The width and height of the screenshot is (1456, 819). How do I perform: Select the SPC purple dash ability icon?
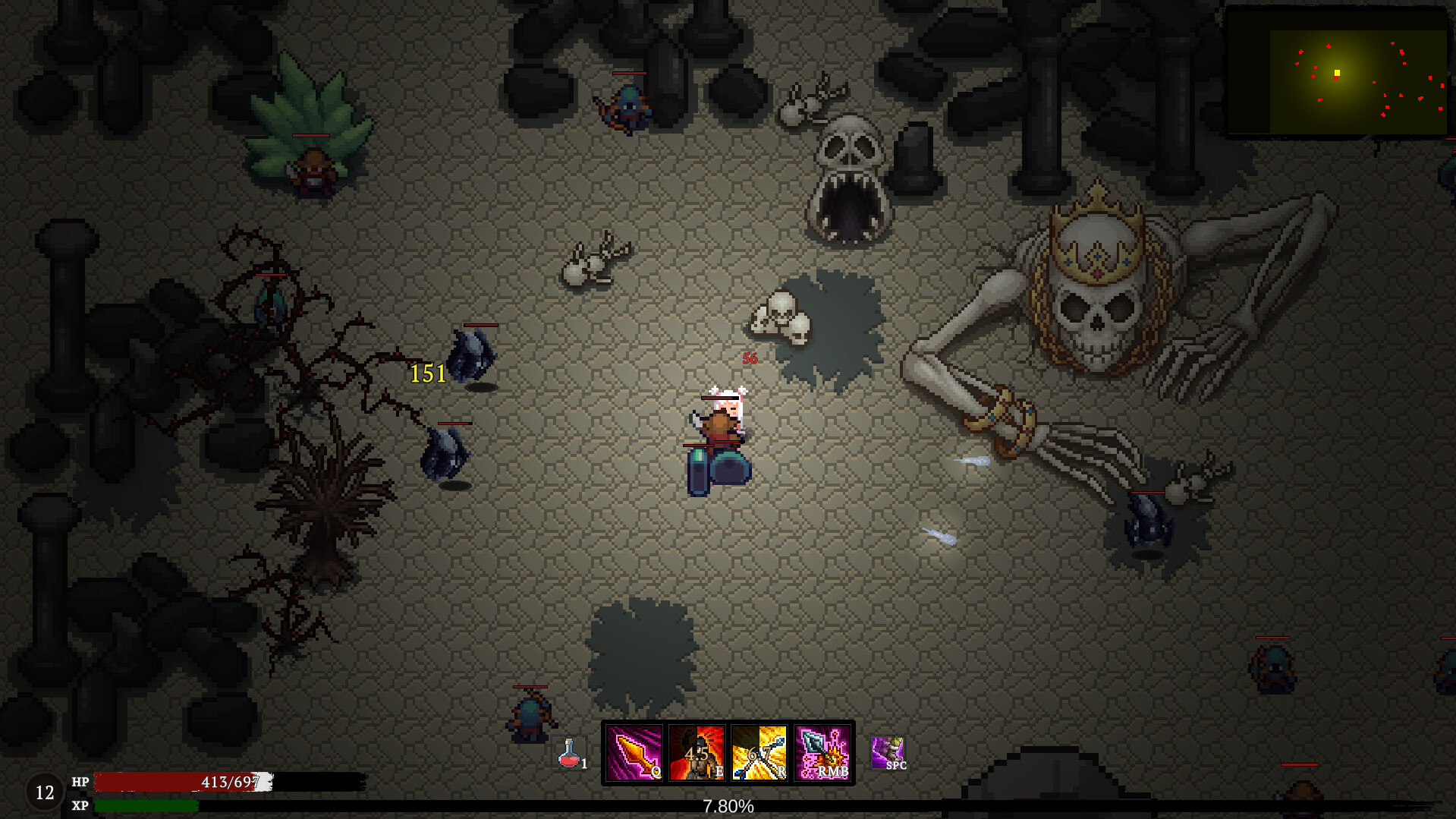pyautogui.click(x=888, y=754)
